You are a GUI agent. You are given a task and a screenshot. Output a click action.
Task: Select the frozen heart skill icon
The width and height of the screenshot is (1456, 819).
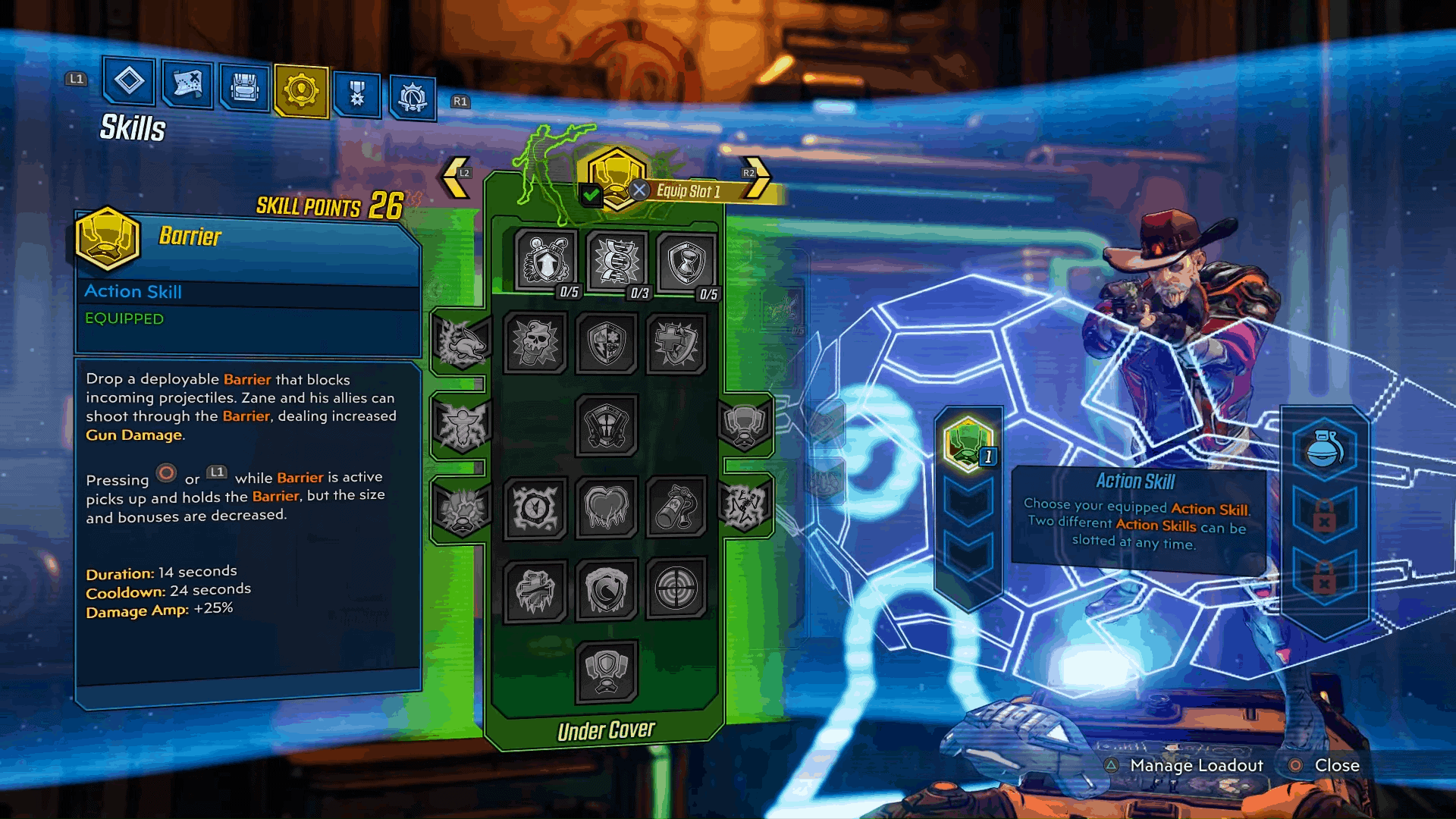[607, 508]
